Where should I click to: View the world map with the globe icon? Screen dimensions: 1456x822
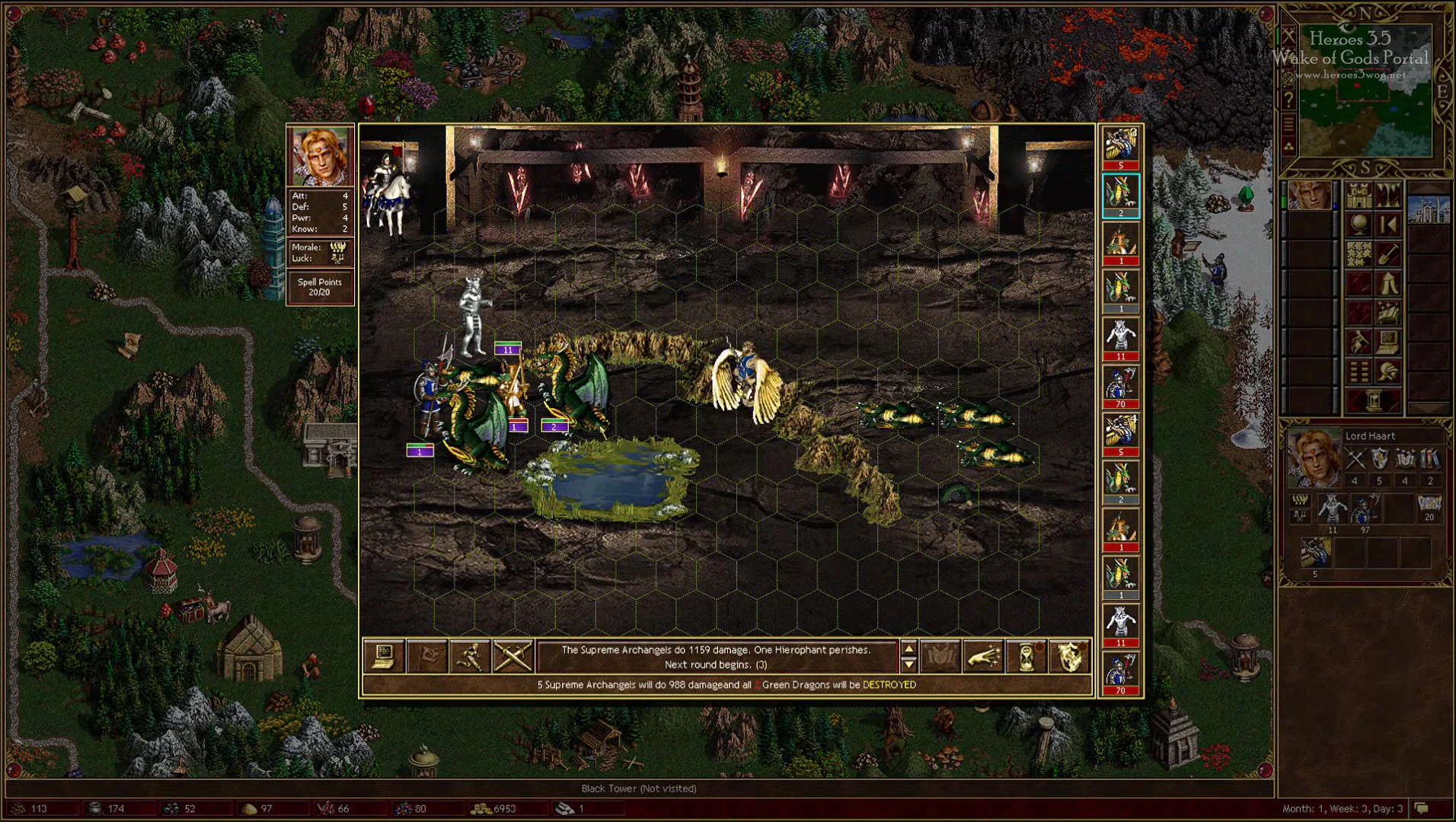[1359, 225]
